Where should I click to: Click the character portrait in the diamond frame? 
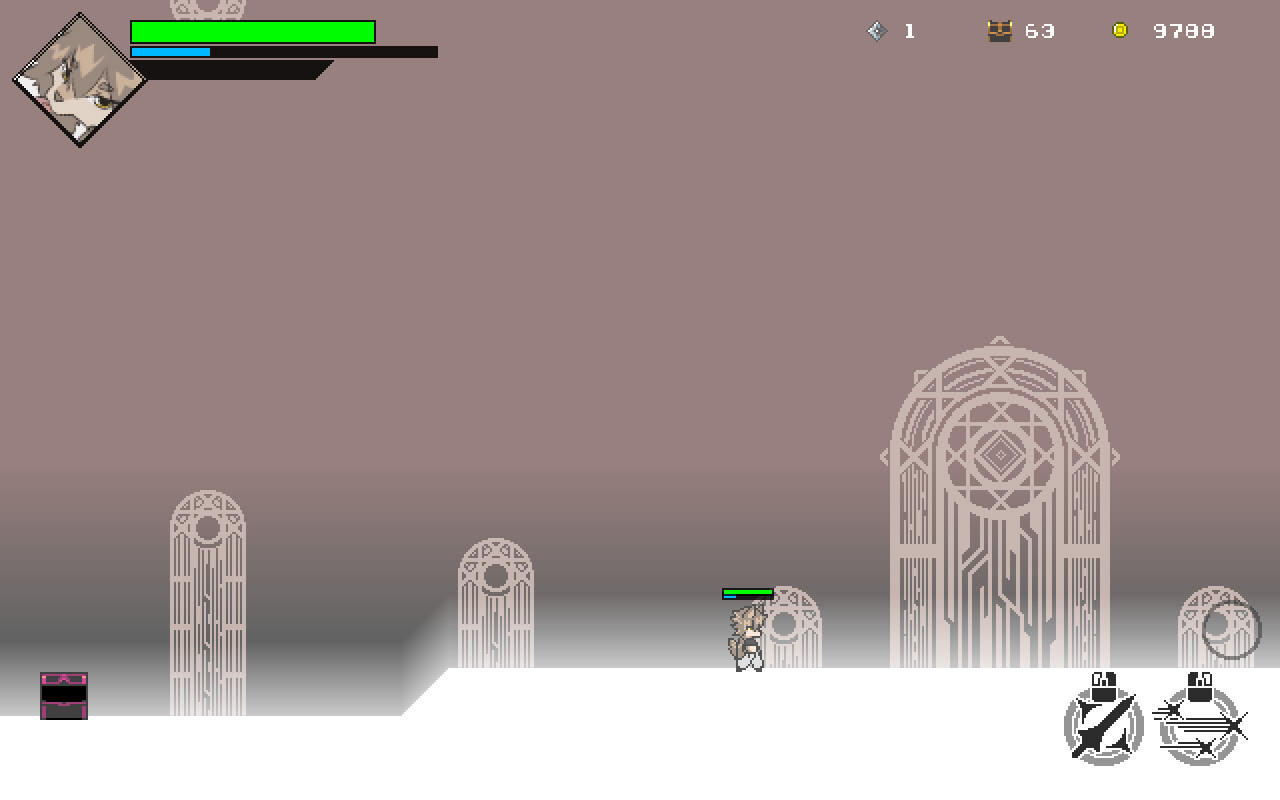80,80
